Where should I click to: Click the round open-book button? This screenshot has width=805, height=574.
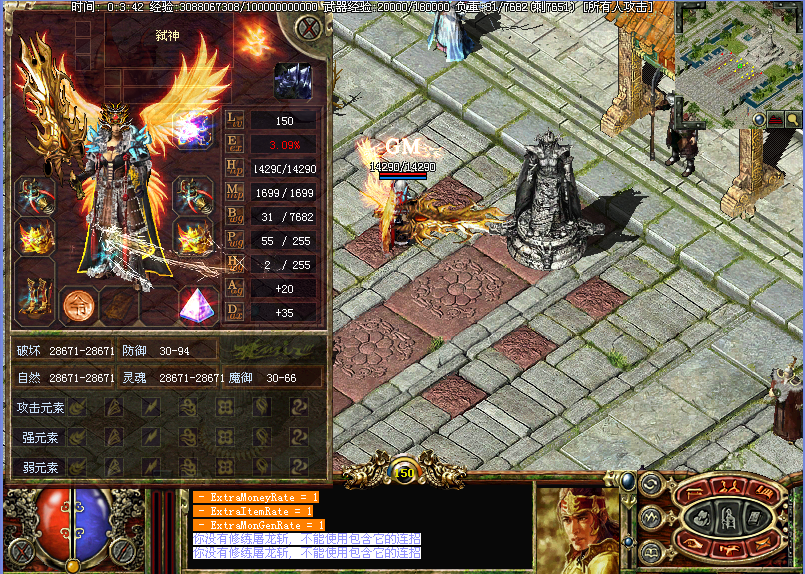(650, 550)
